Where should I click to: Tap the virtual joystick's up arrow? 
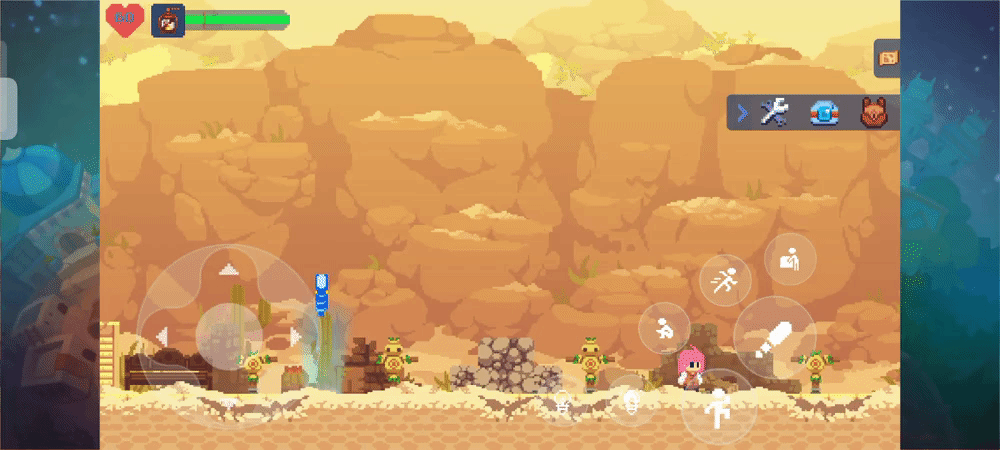click(229, 268)
